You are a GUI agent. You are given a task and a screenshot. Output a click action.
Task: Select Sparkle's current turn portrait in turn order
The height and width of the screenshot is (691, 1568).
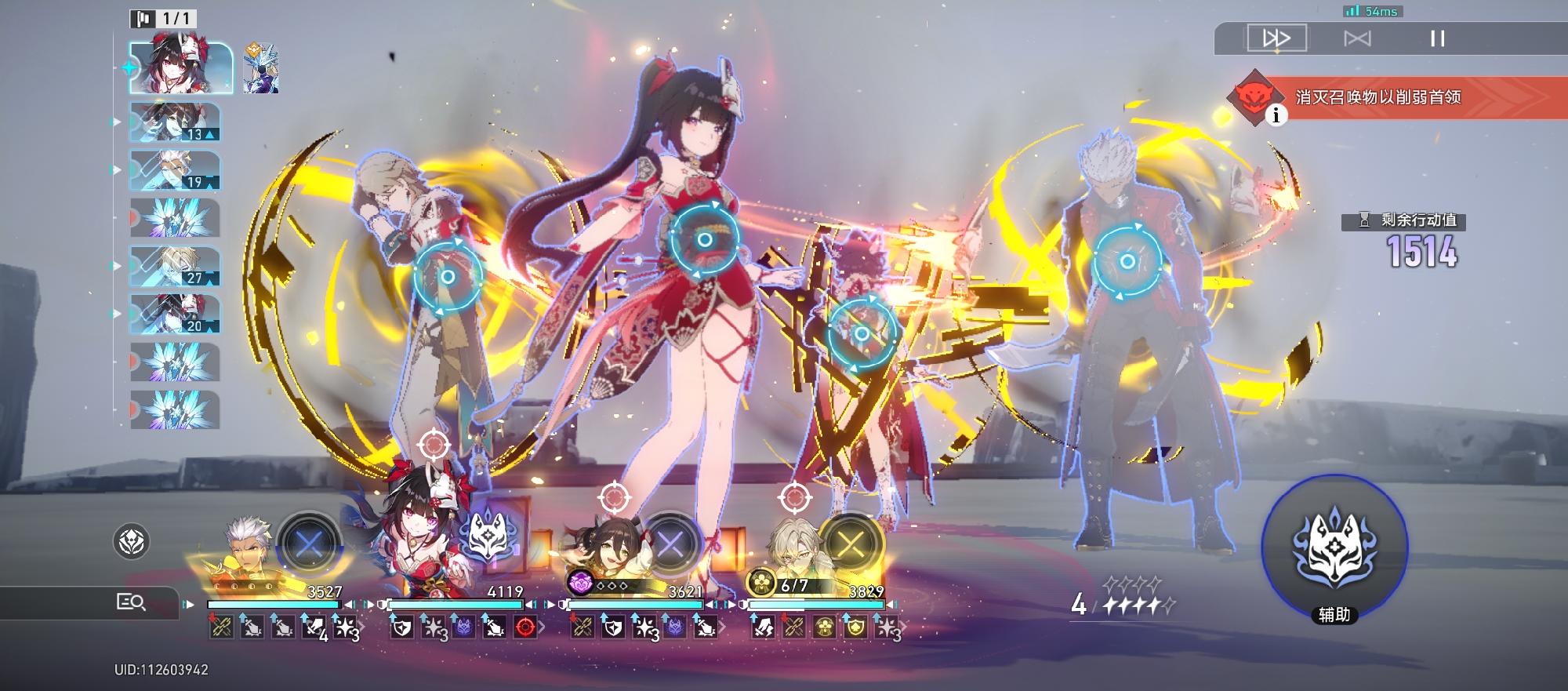click(182, 67)
